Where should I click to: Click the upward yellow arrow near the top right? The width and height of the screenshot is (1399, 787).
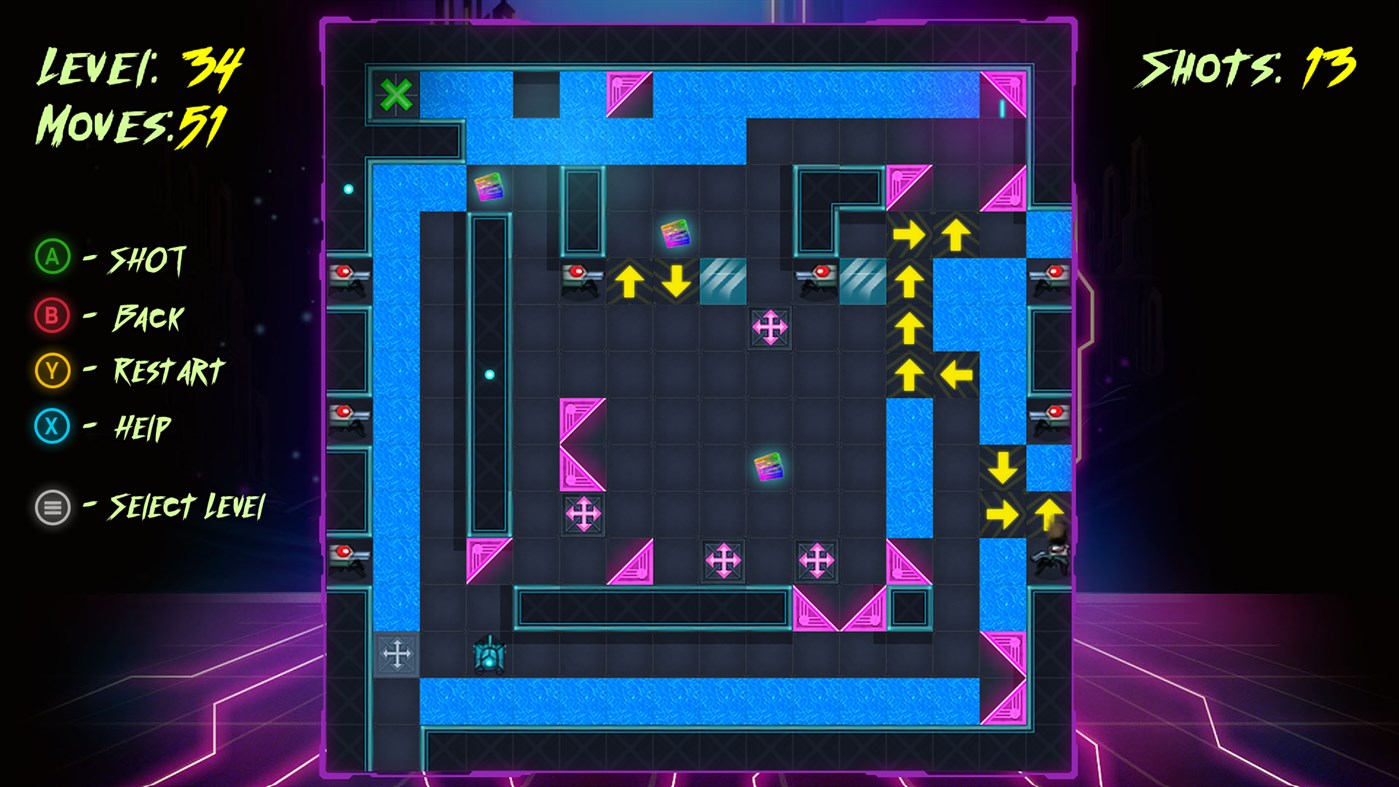(x=955, y=234)
